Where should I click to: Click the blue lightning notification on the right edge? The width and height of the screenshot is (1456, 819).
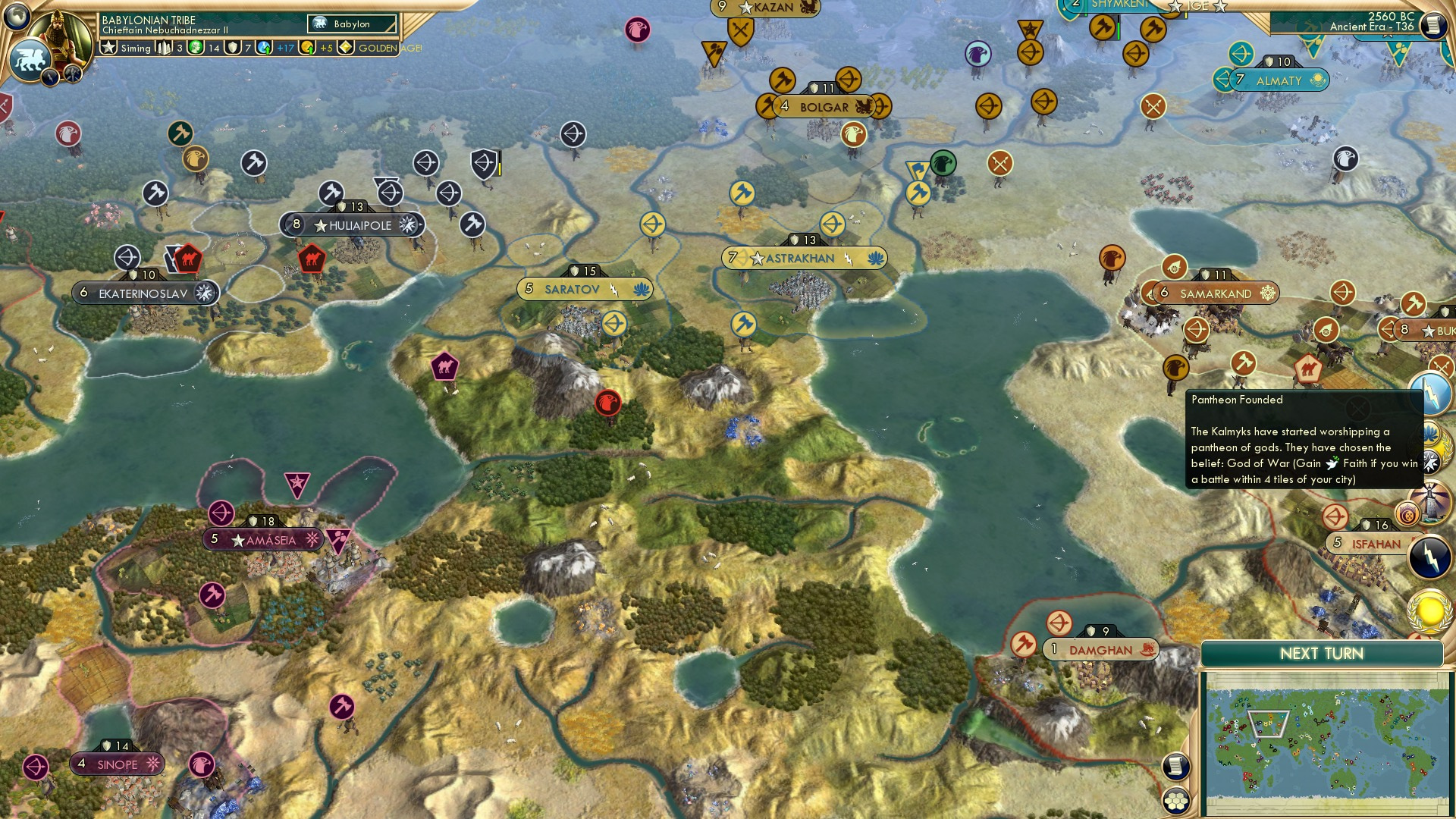(1431, 392)
